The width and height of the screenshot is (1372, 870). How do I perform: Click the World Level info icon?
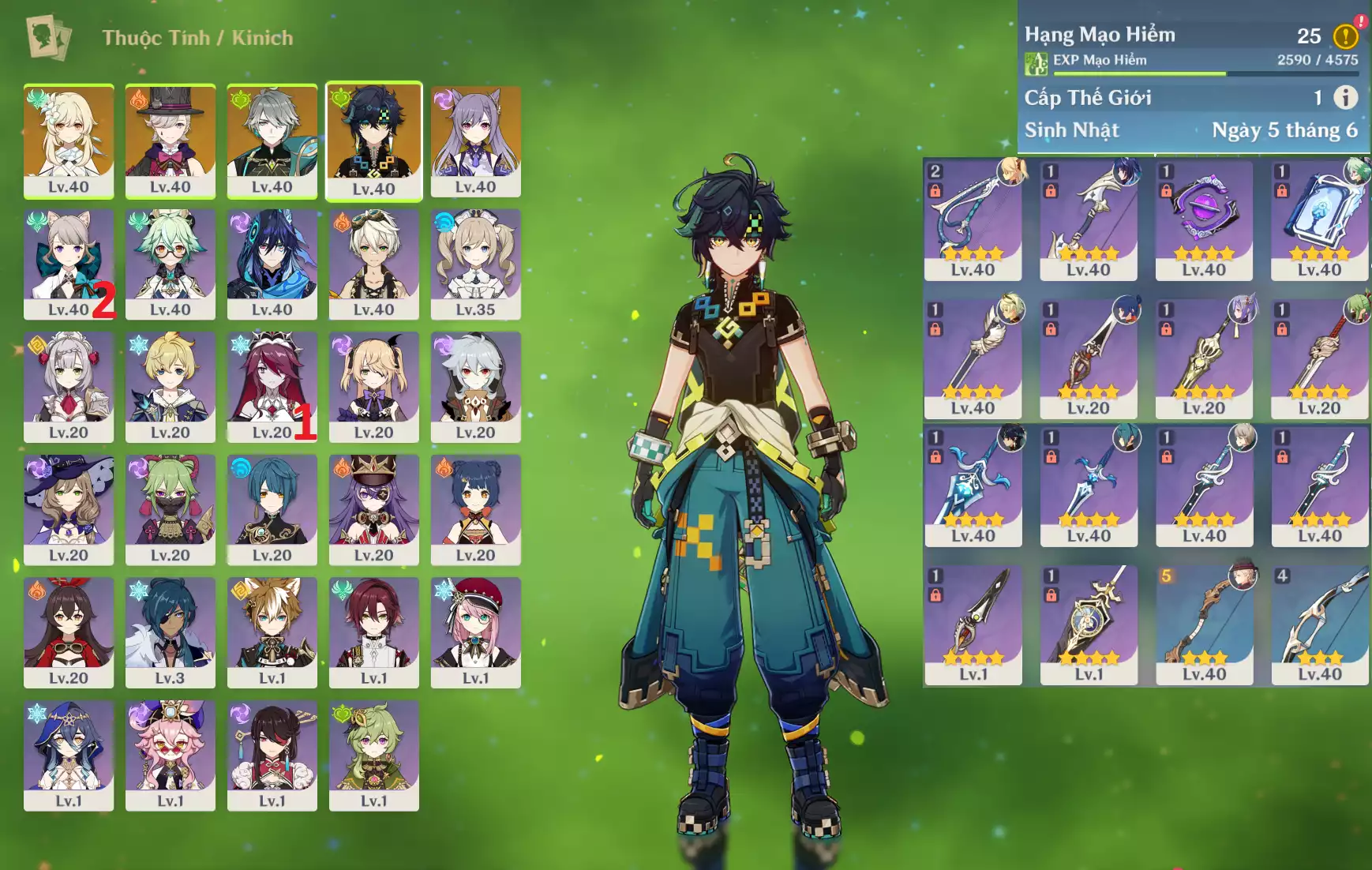tap(1345, 97)
